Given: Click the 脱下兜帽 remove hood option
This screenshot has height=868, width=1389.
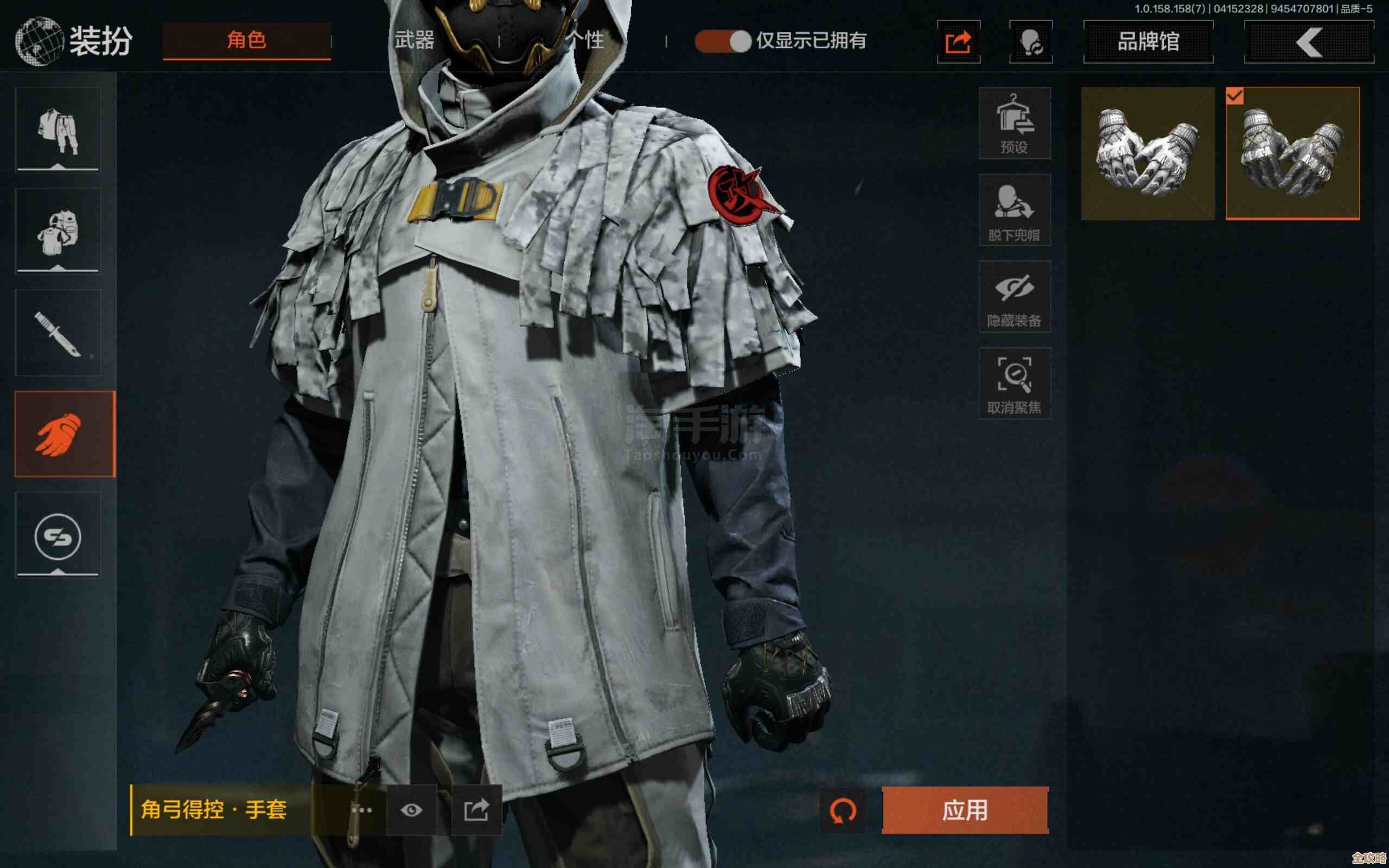Looking at the screenshot, I should click(1015, 211).
